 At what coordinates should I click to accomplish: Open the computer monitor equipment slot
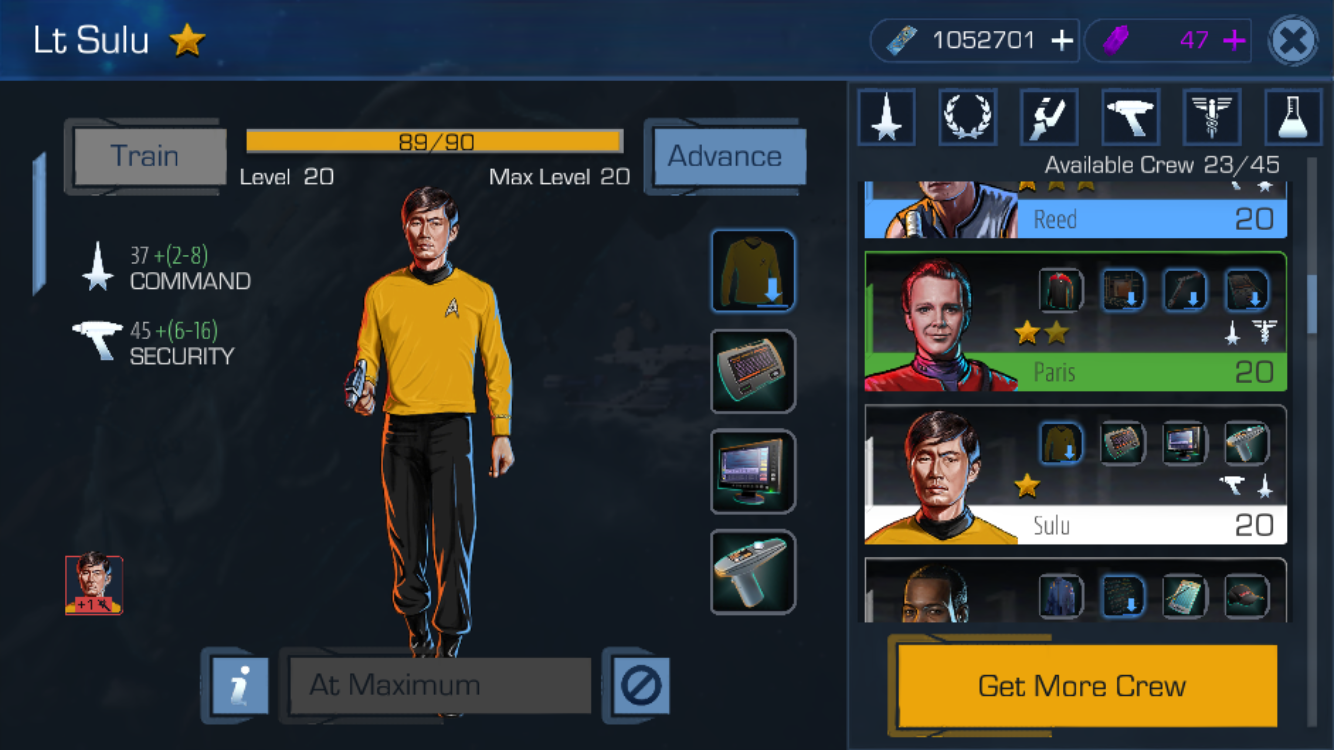point(753,471)
